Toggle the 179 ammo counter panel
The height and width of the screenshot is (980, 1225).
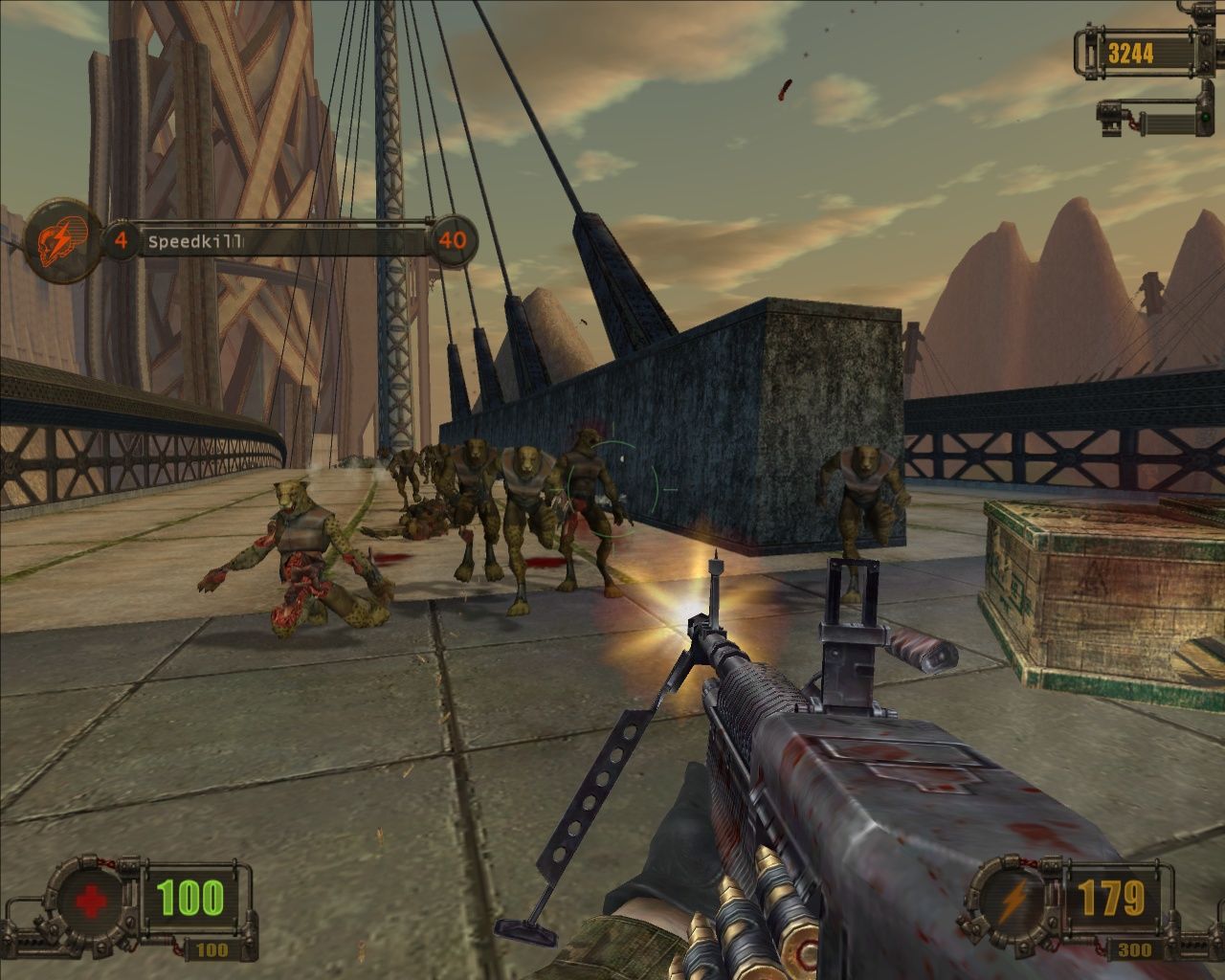(1115, 898)
